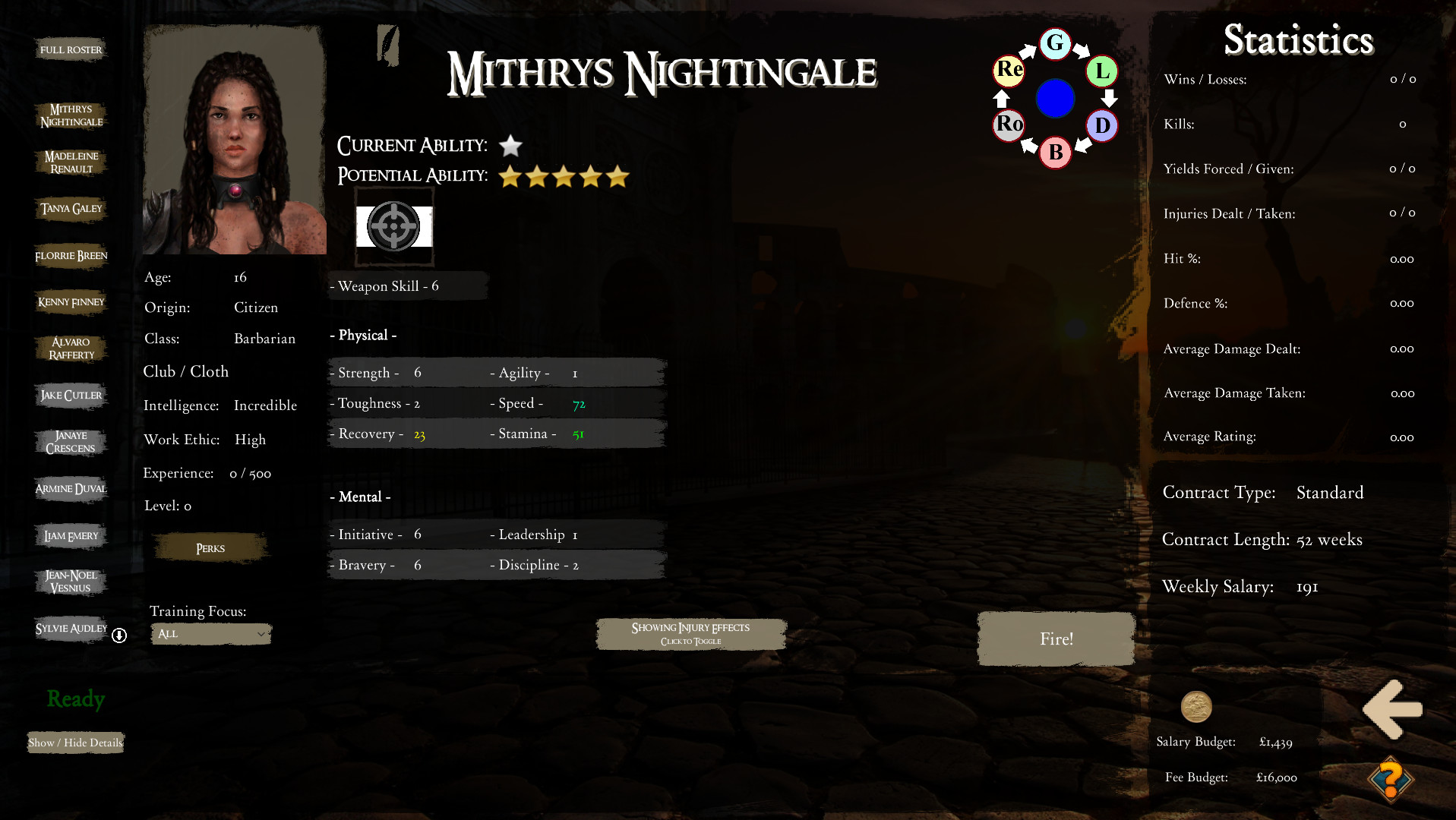Click the L node in the stance wheel
Screen dimensions: 1456x820
tap(1101, 72)
